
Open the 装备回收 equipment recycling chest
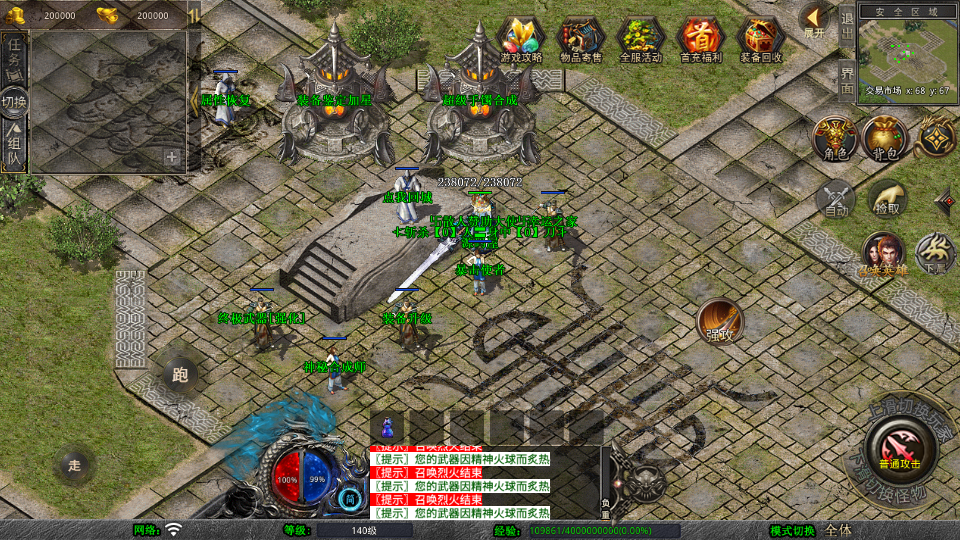pyautogui.click(x=761, y=39)
